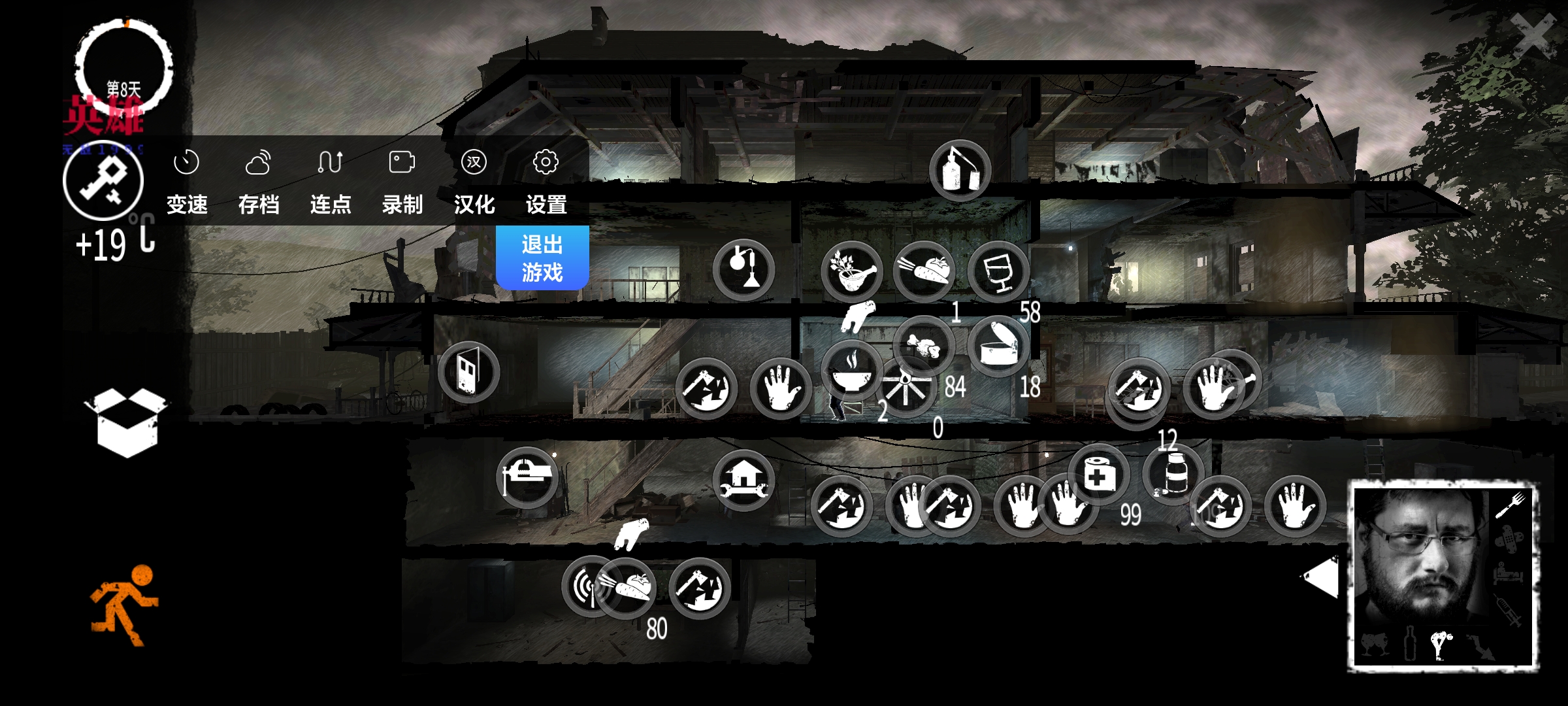This screenshot has width=1568, height=706.
Task: Select the door icon at the entrance
Action: coord(468,372)
